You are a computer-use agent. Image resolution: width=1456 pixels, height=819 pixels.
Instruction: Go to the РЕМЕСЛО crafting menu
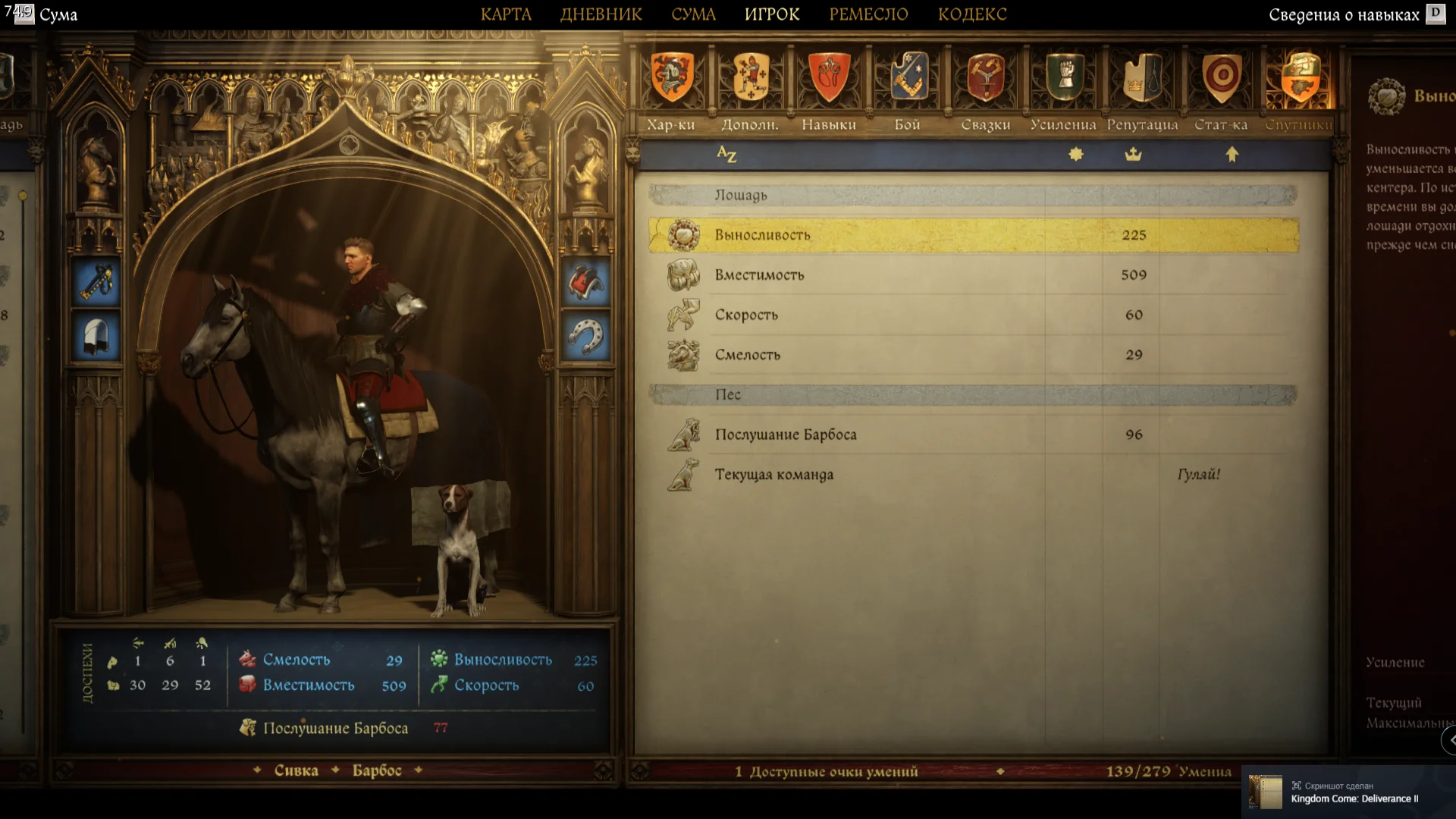click(868, 14)
